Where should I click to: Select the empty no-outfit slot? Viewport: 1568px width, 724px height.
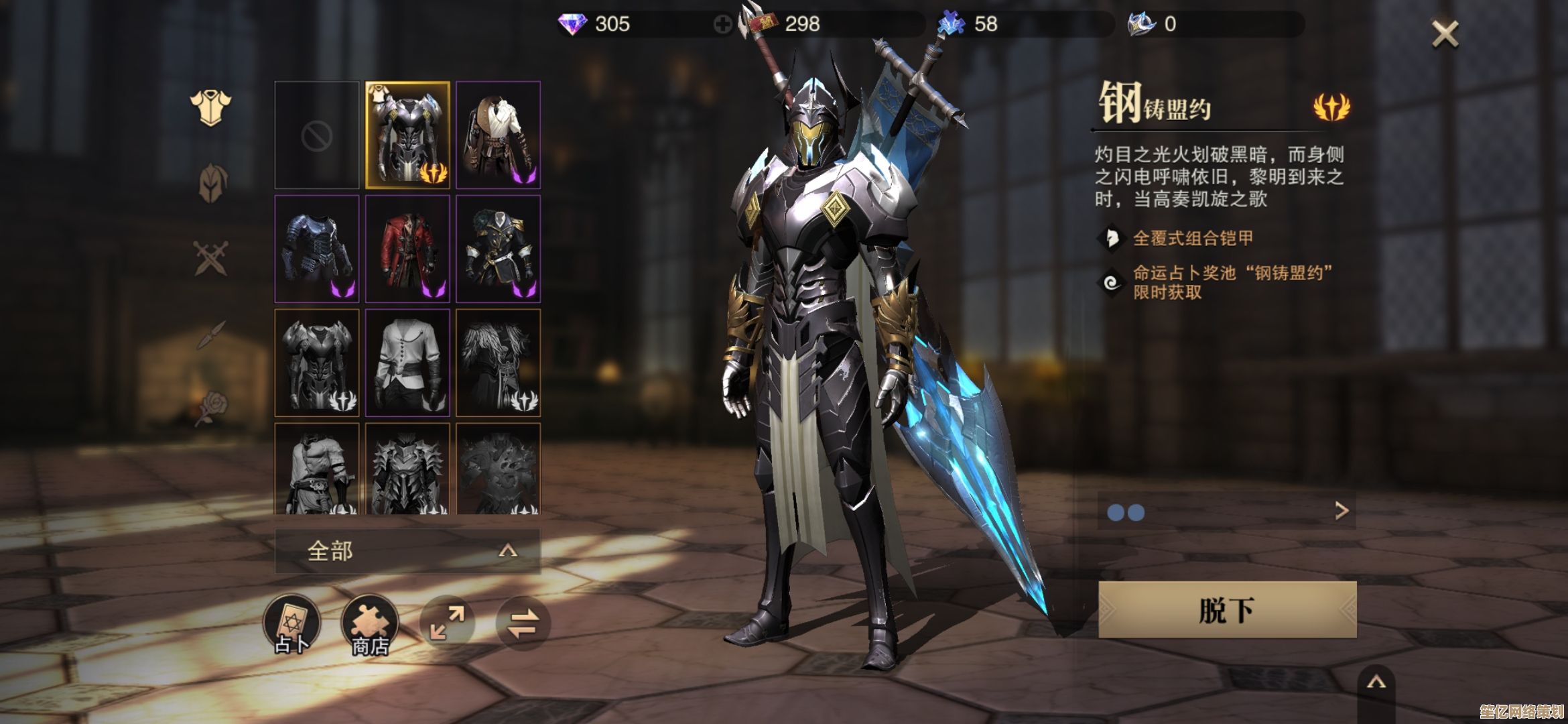317,135
